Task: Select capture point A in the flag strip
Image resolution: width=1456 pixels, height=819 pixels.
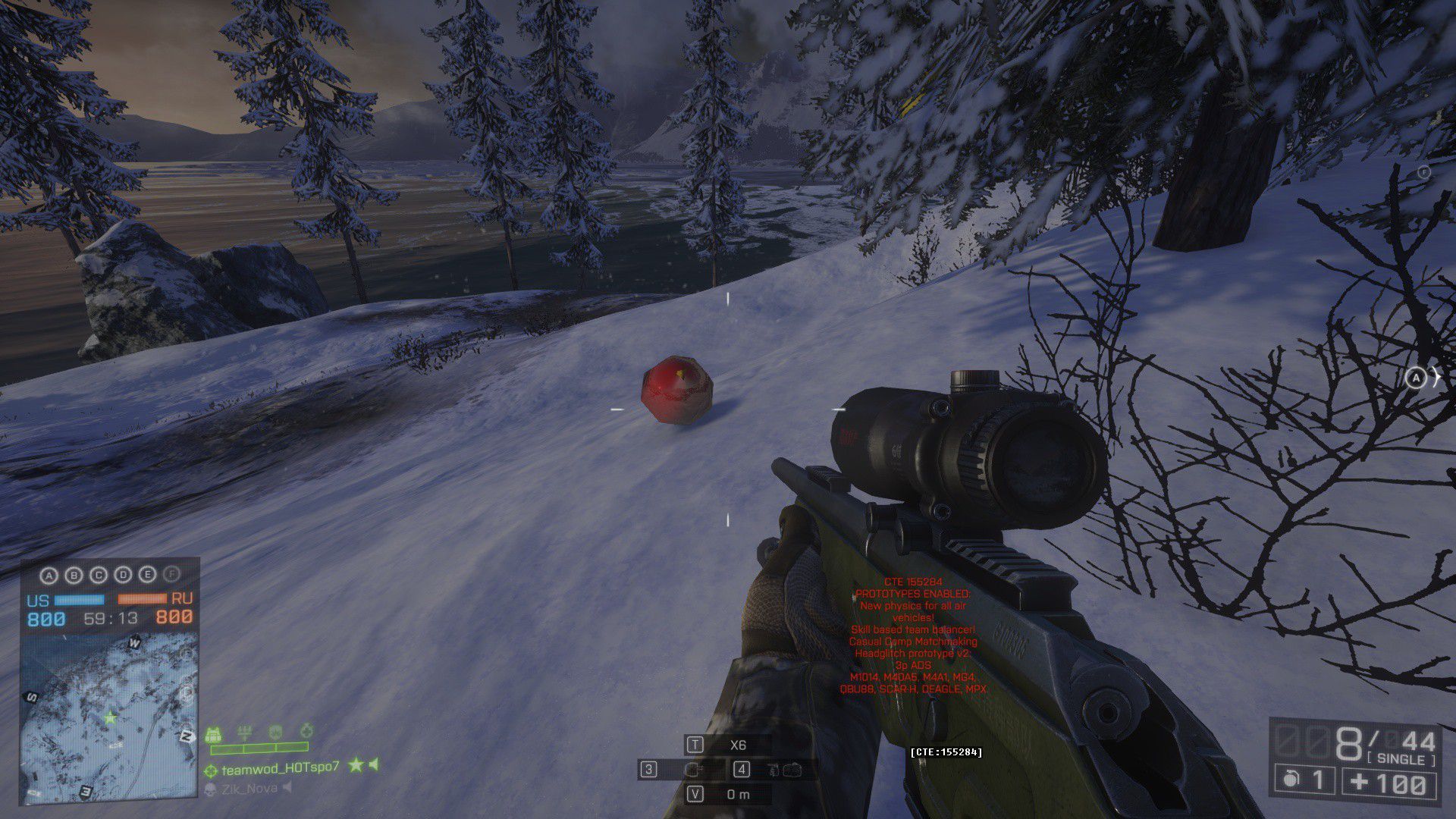Action: [x=49, y=576]
